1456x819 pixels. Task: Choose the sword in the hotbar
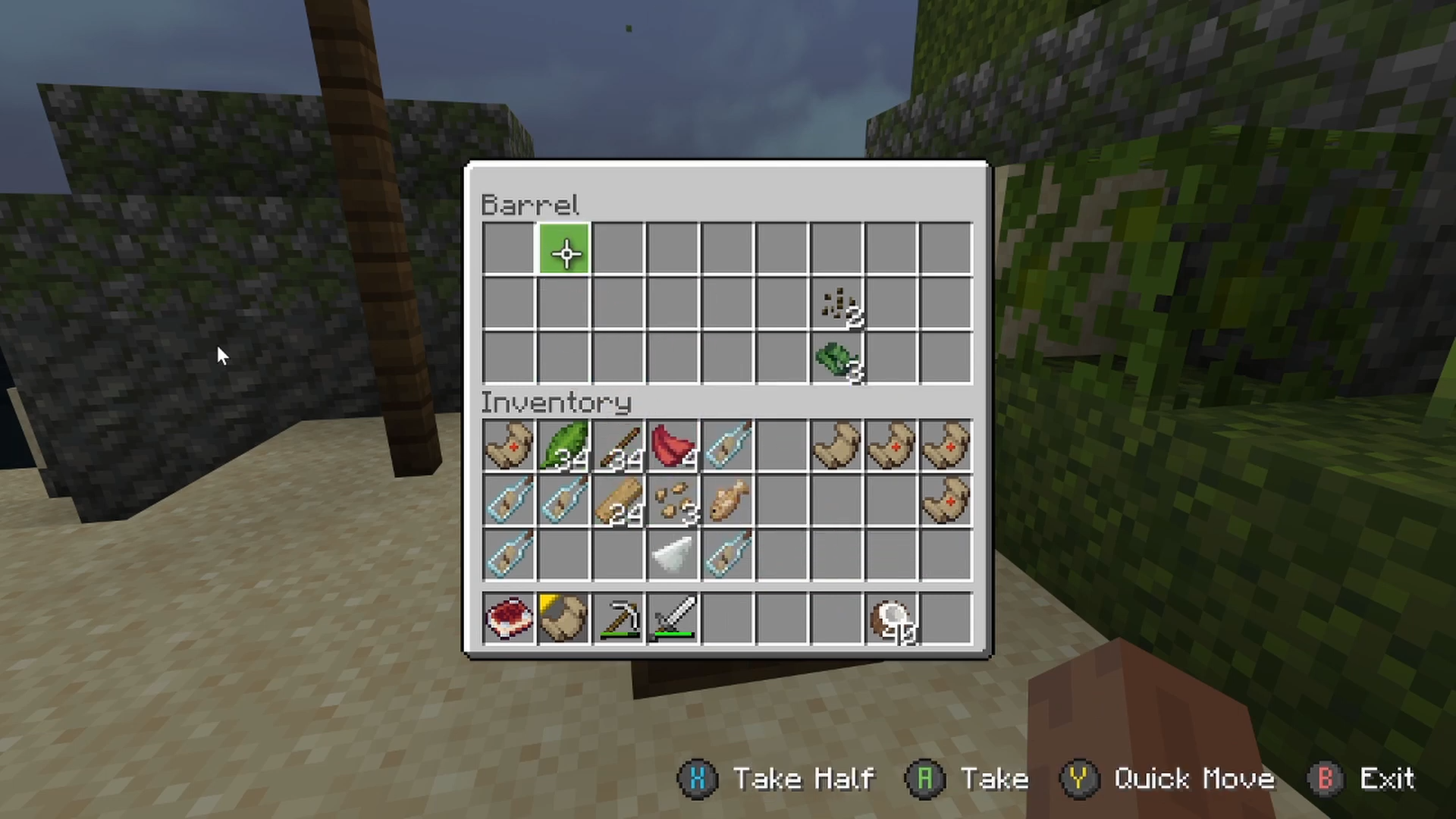click(x=673, y=618)
